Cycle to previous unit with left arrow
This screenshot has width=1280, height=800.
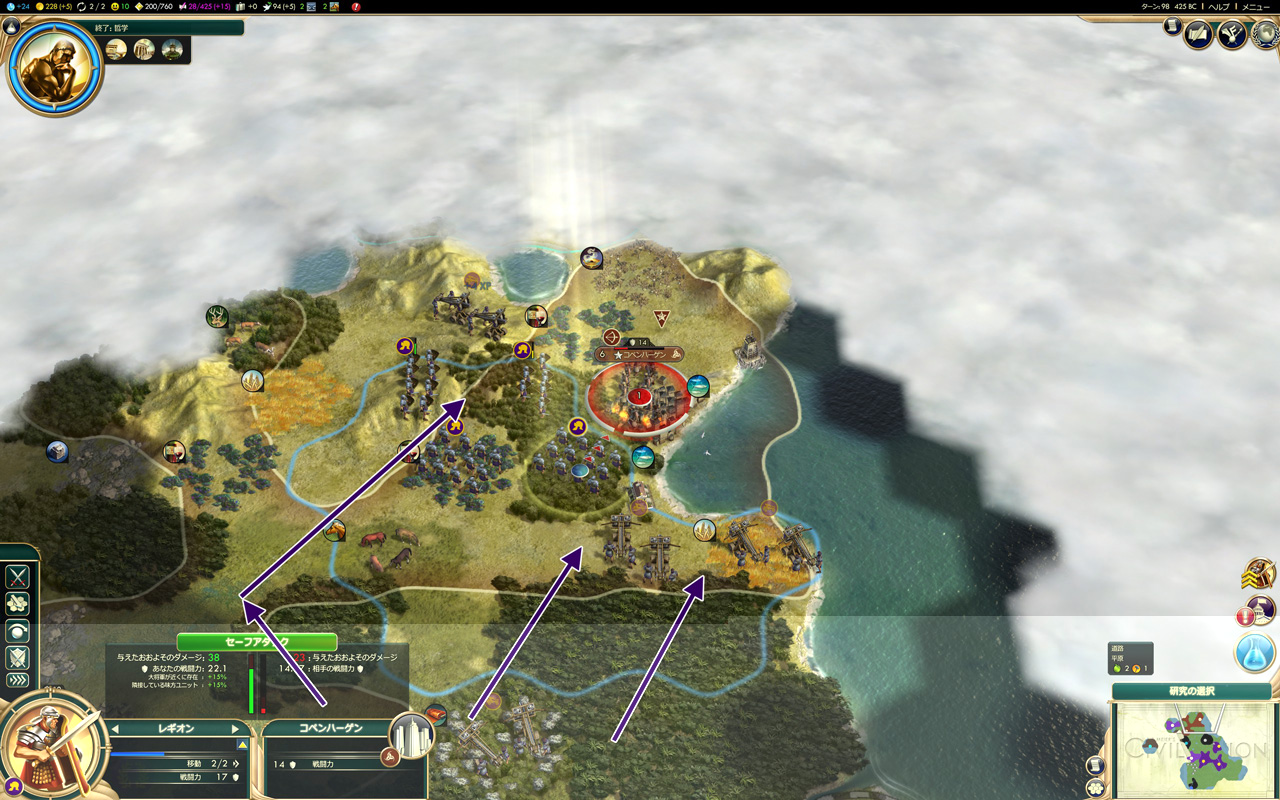115,729
